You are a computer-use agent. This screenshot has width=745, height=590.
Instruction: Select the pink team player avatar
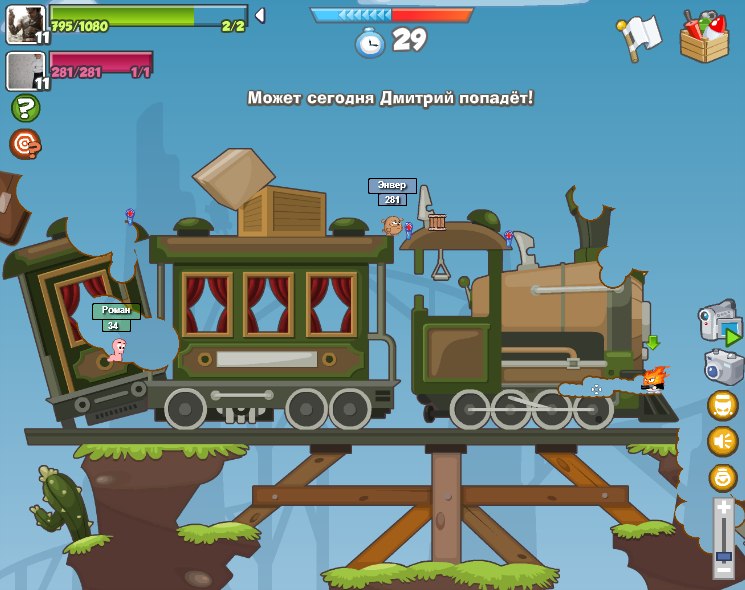25,70
